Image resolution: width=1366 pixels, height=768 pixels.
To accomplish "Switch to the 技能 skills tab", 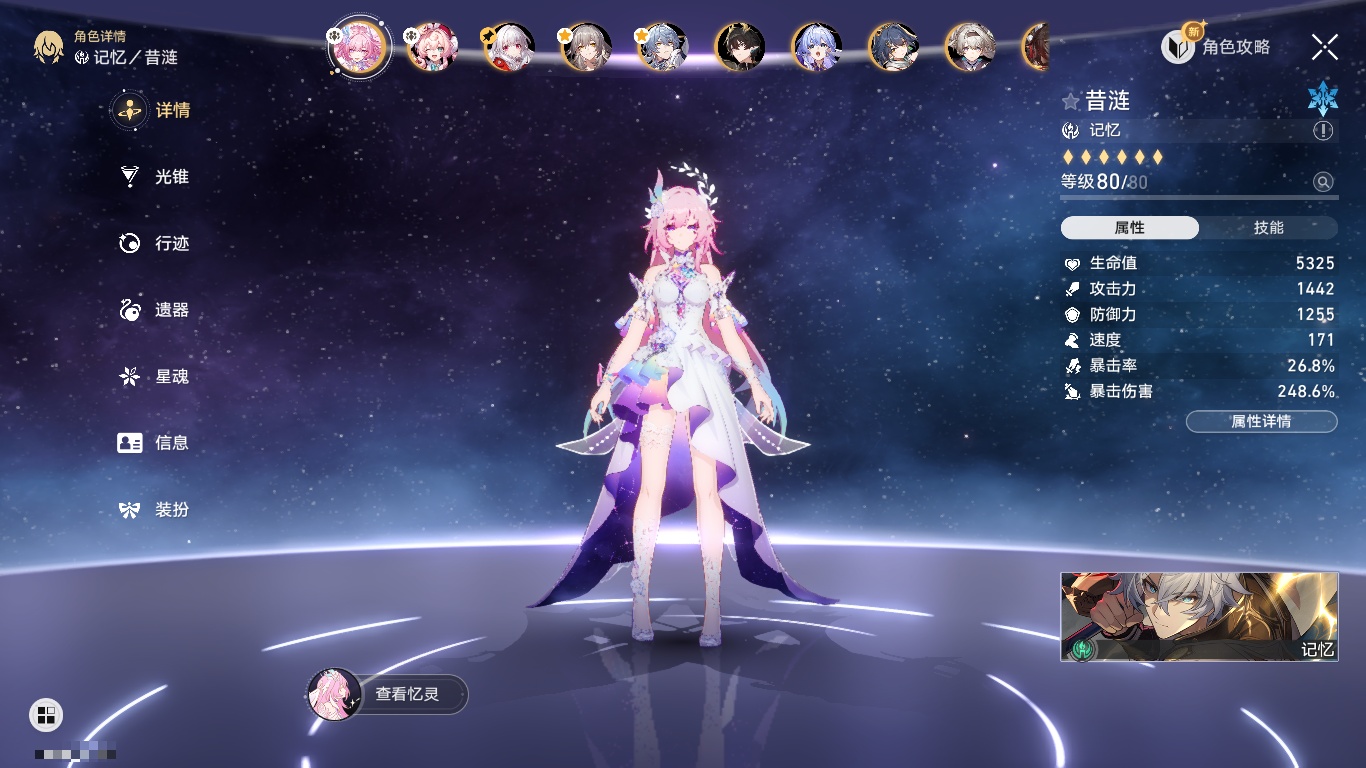I will pyautogui.click(x=1268, y=228).
